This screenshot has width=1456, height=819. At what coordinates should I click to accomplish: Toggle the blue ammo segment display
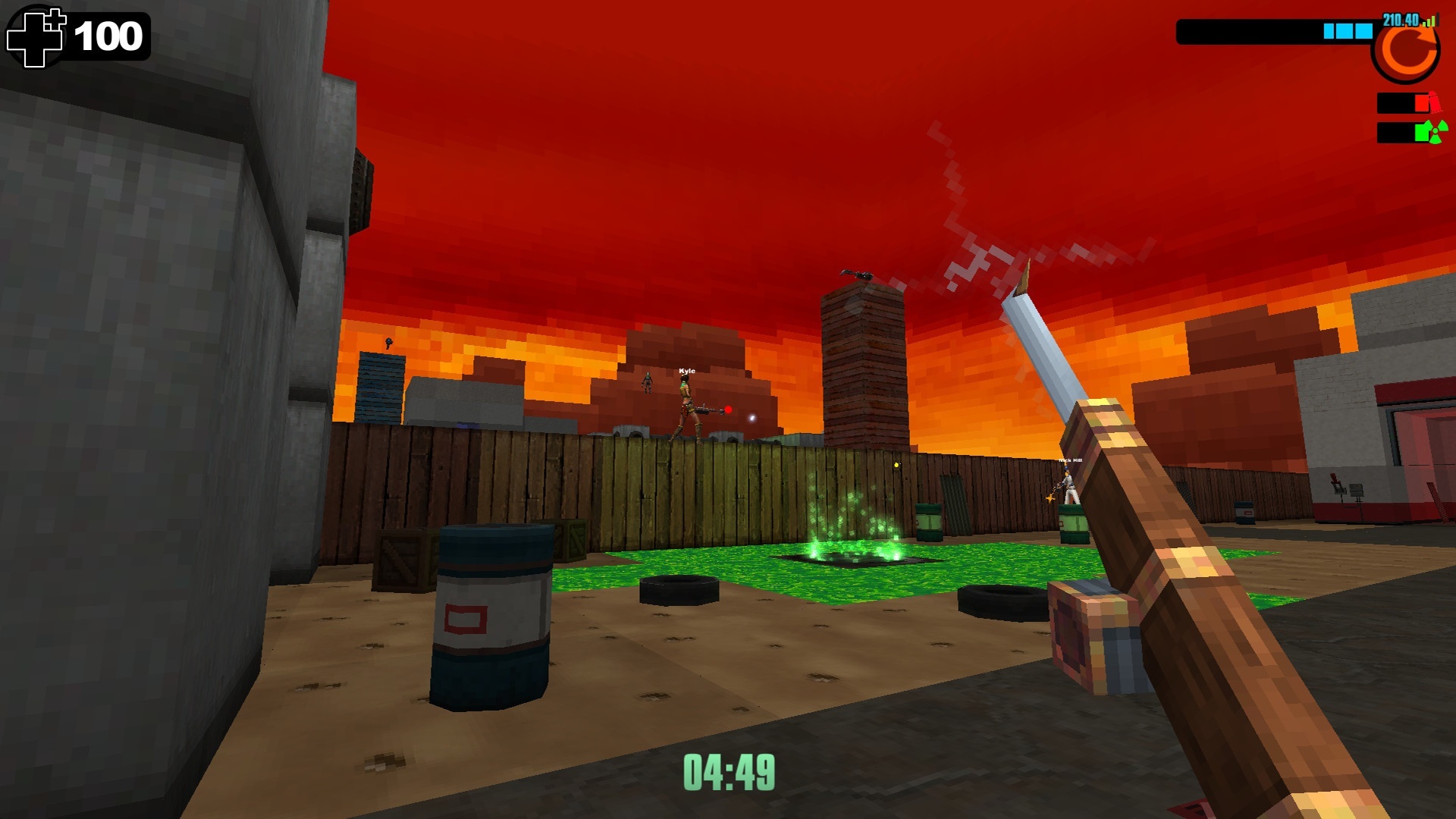click(x=1348, y=32)
